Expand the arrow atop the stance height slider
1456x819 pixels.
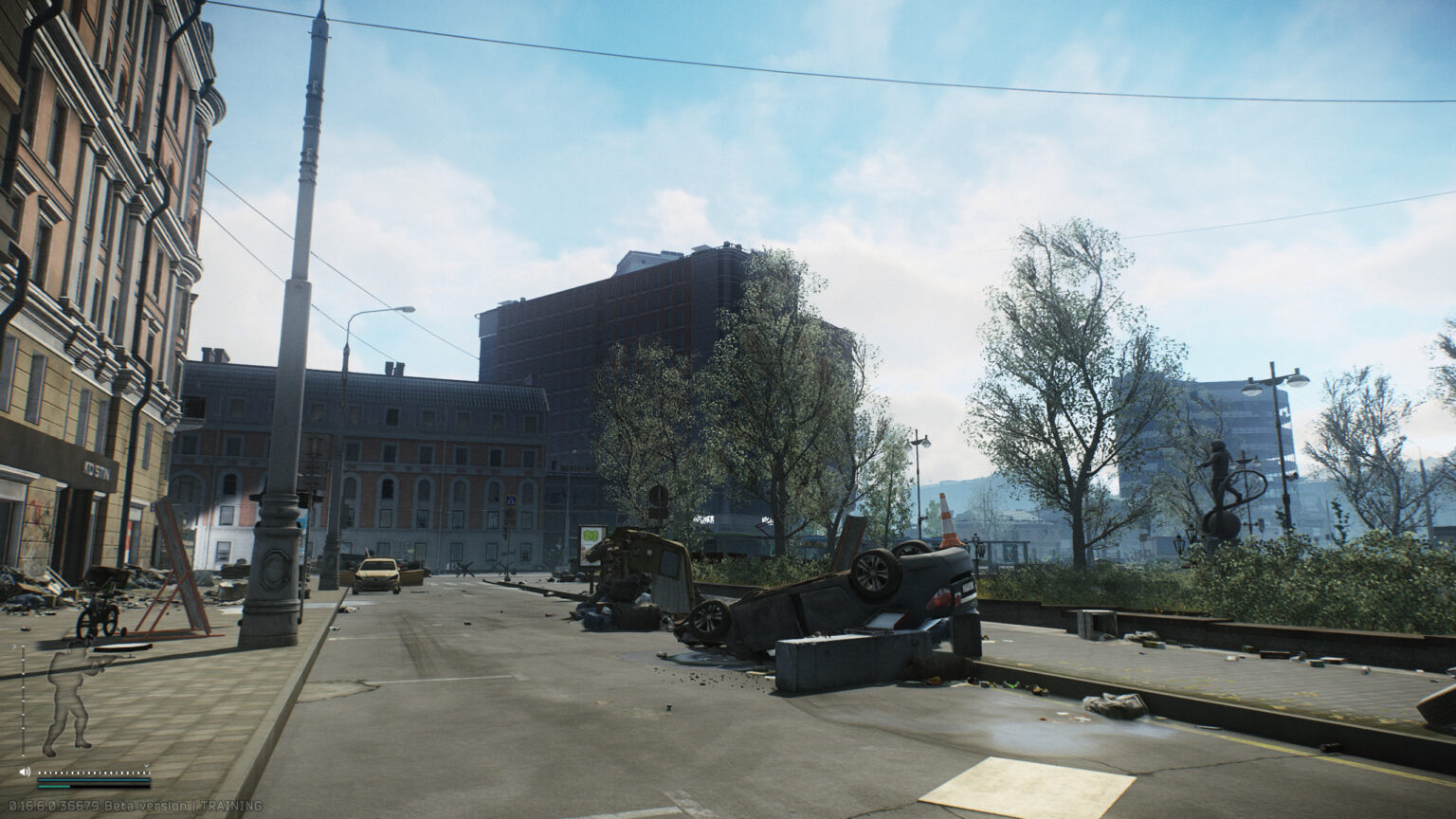15,646
